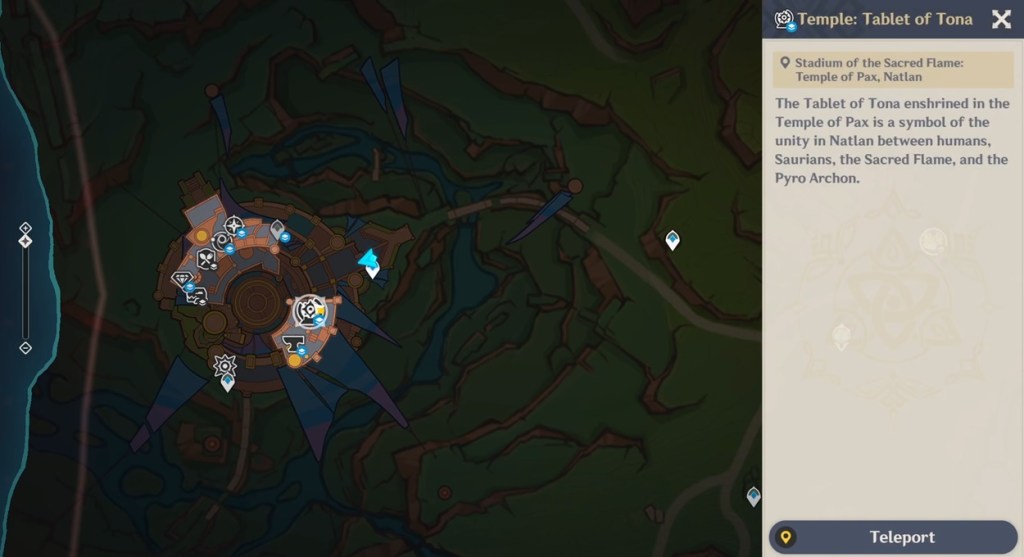Viewport: 1024px width, 557px height.
Task: Select the restaurant fork-and-spoon map marker
Action: (206, 257)
